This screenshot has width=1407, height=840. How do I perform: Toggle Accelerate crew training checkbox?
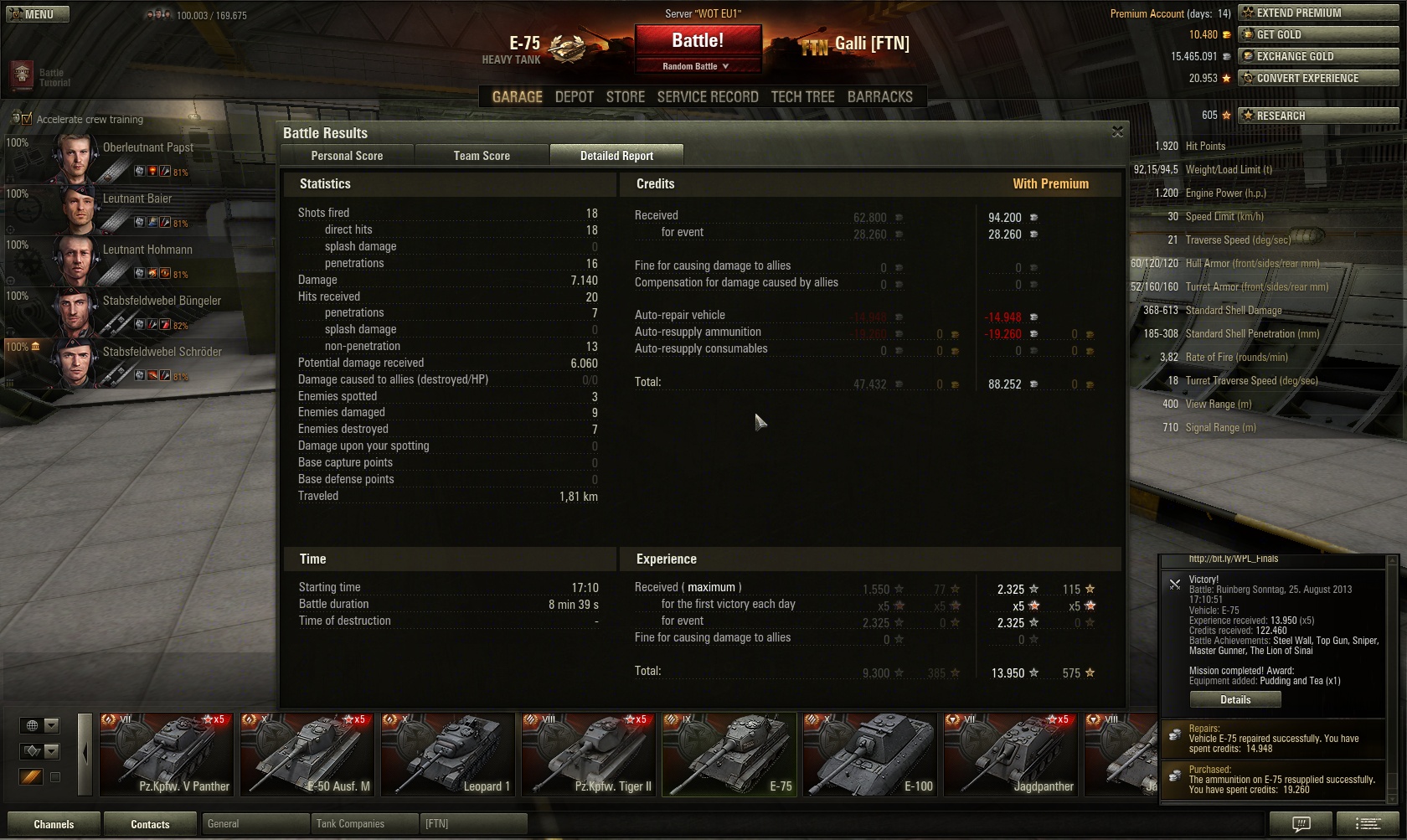coord(25,119)
